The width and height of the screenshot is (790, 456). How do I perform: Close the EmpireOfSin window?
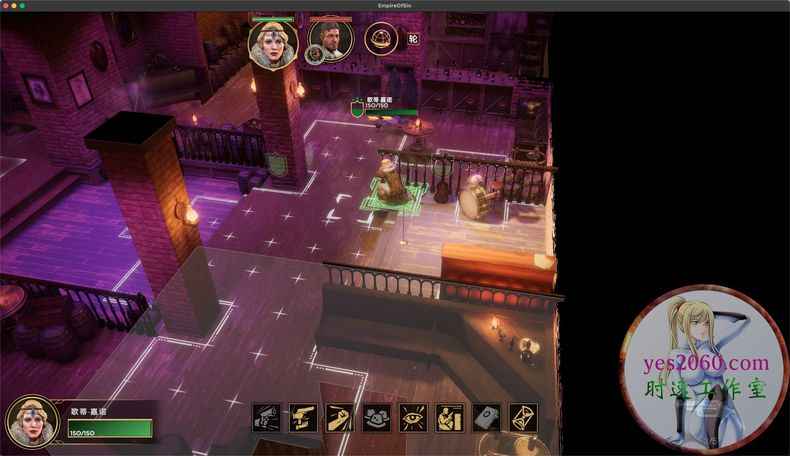click(7, 6)
